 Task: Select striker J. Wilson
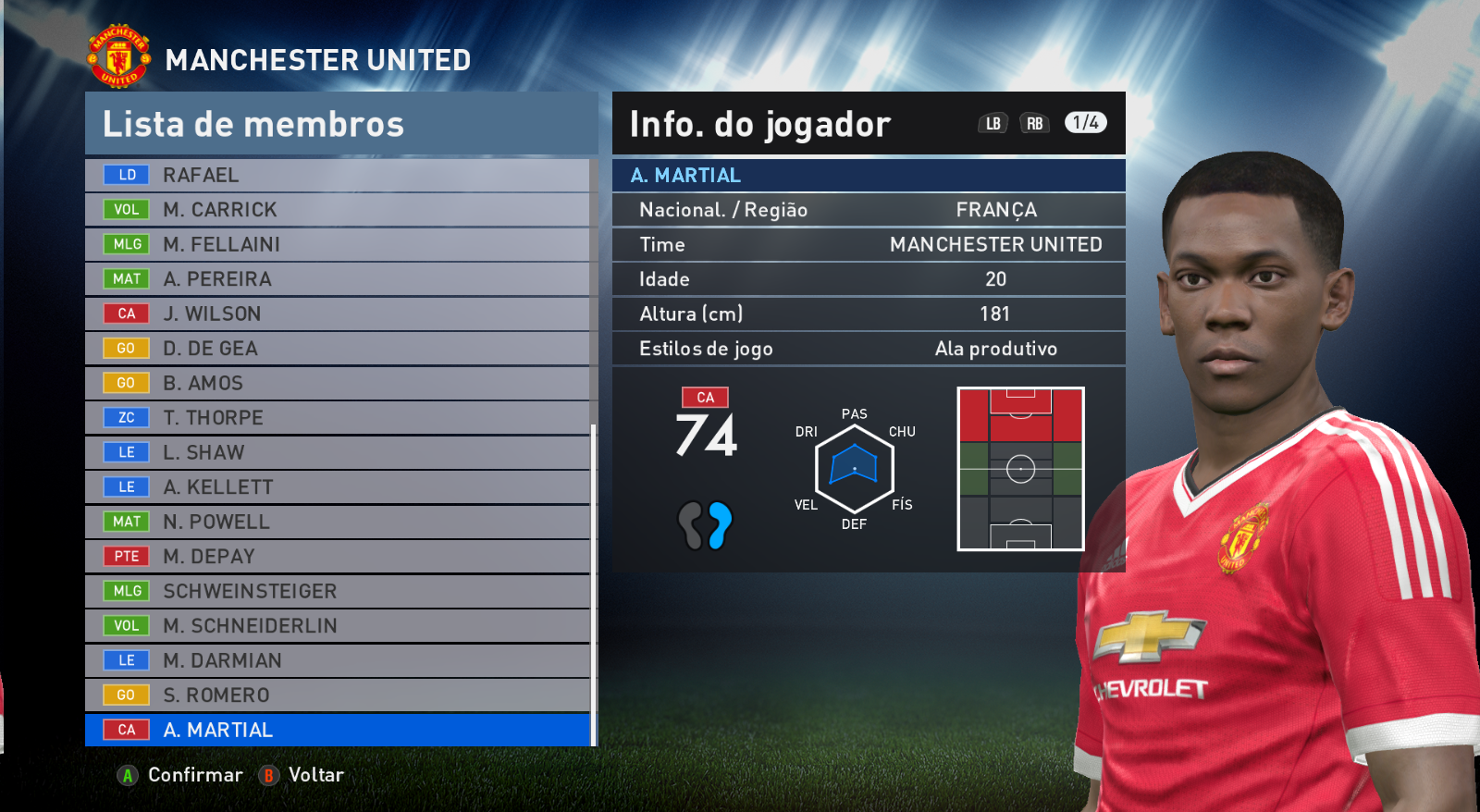(338, 314)
